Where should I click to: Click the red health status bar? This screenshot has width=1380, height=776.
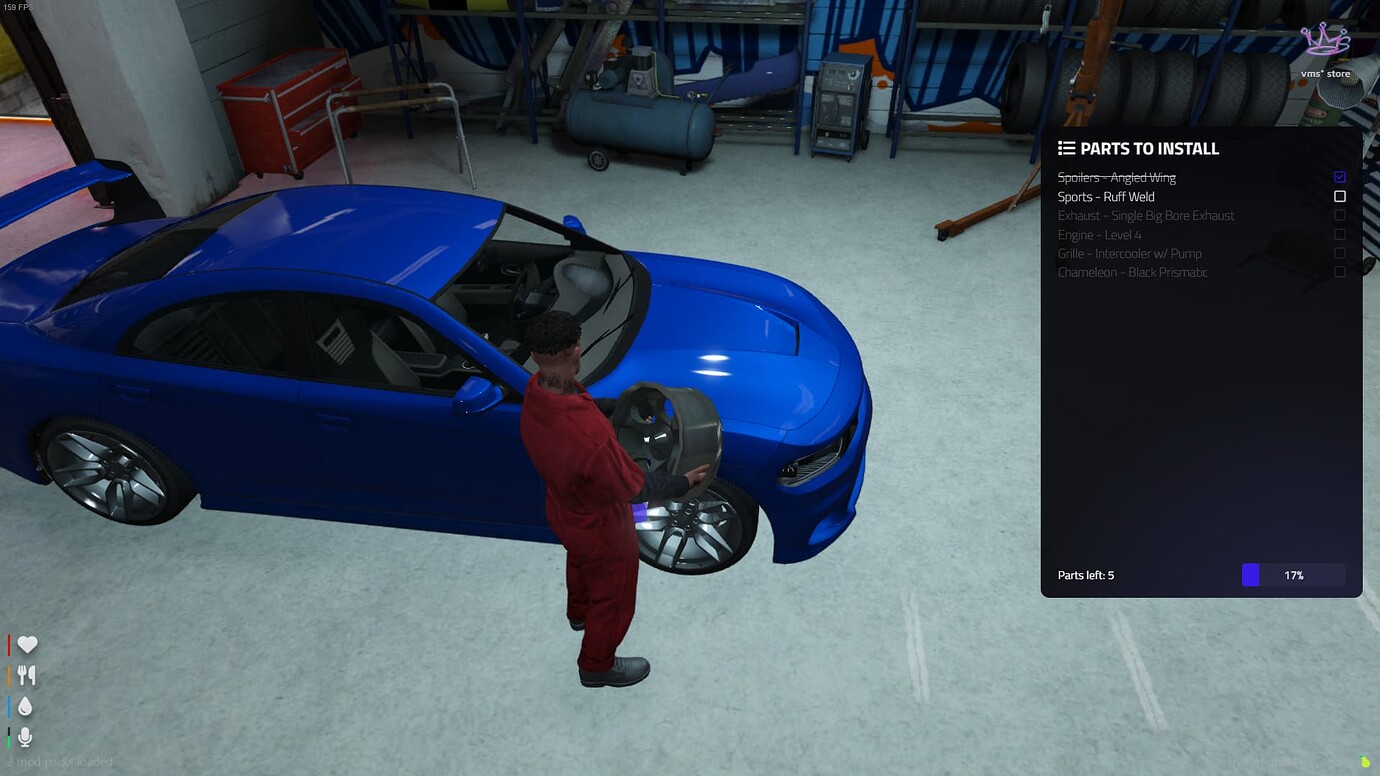10,644
